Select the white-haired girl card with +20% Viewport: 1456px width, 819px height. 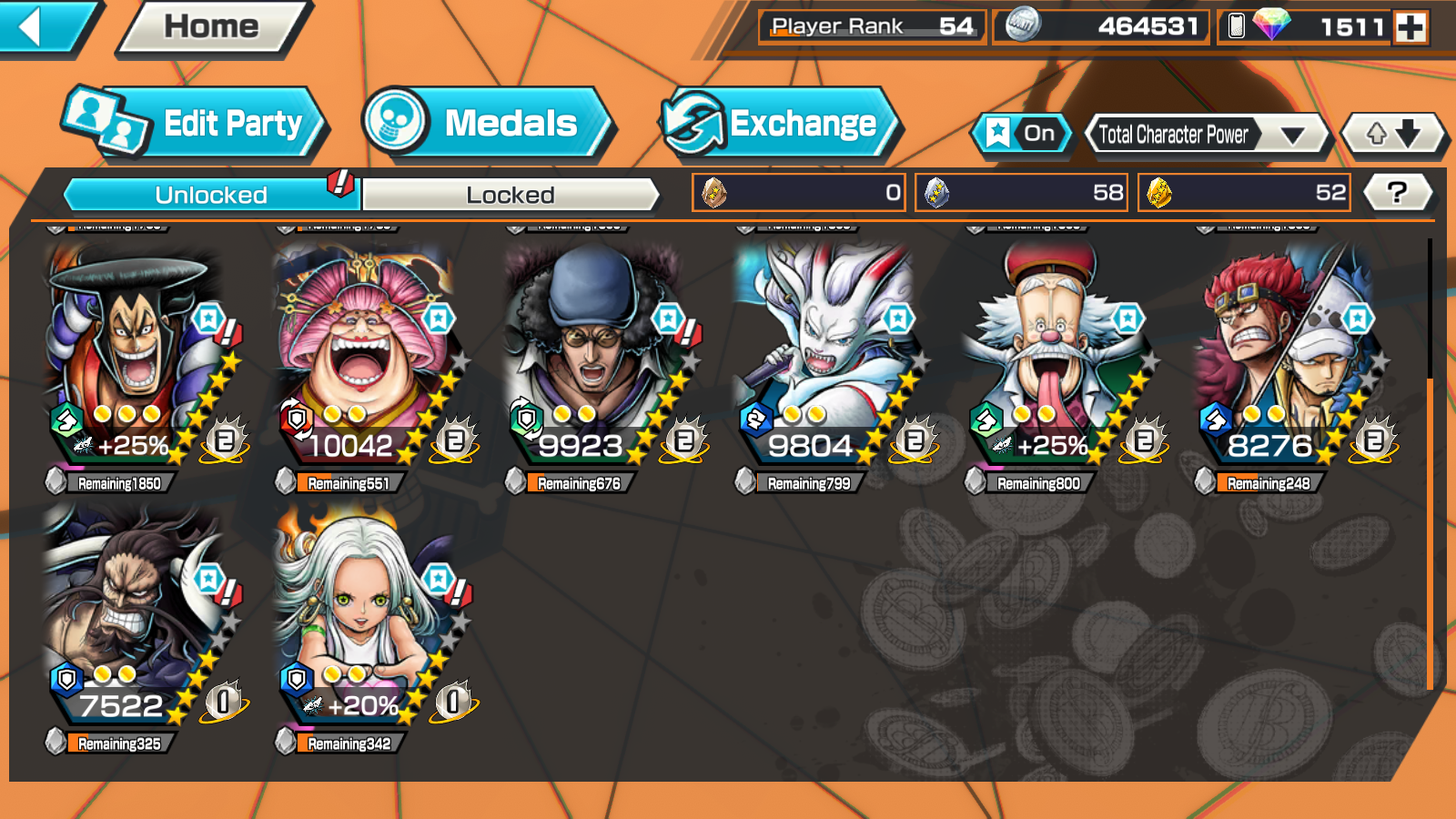tap(364, 614)
